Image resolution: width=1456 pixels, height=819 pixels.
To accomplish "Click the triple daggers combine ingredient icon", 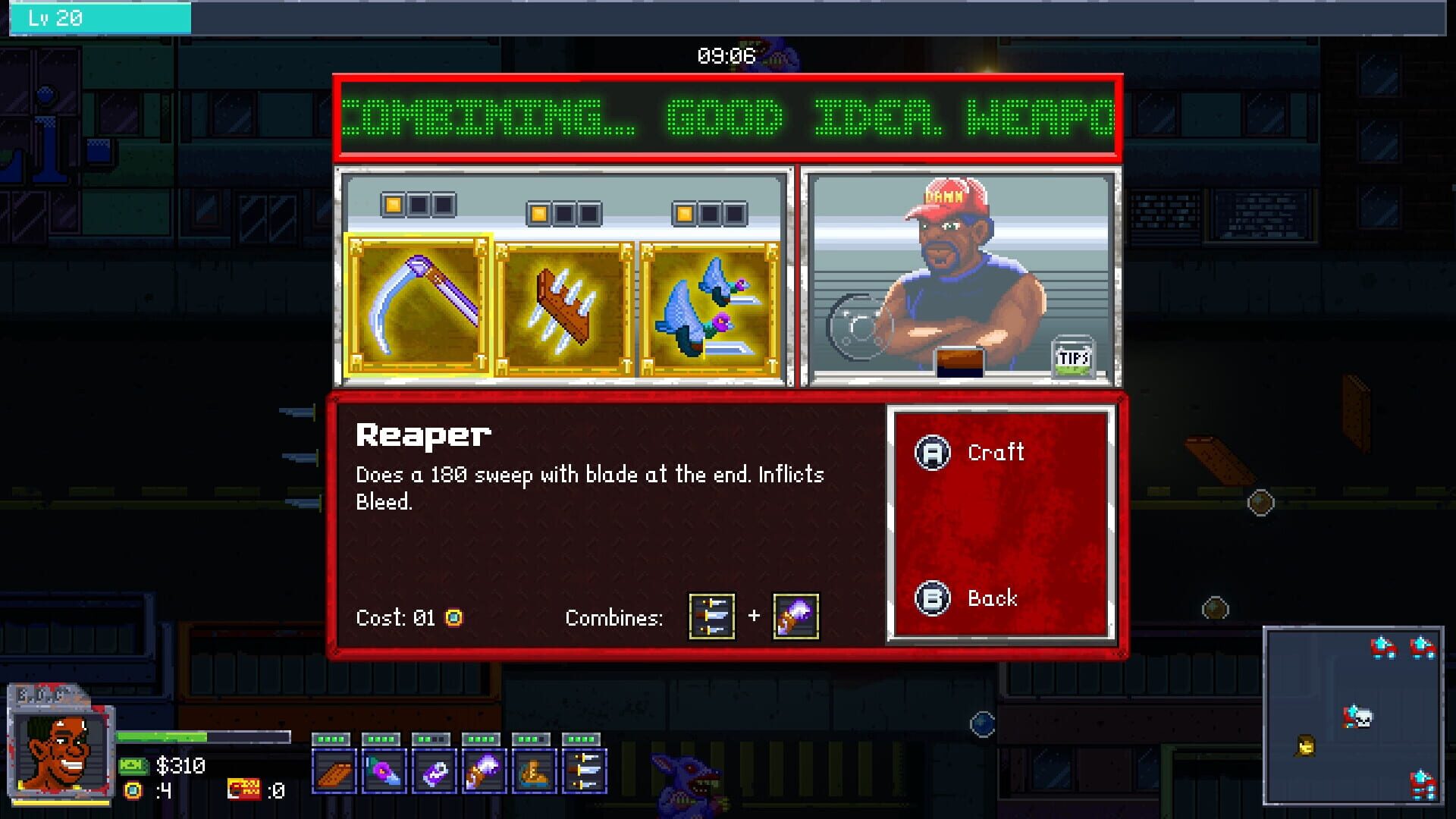I will (711, 617).
